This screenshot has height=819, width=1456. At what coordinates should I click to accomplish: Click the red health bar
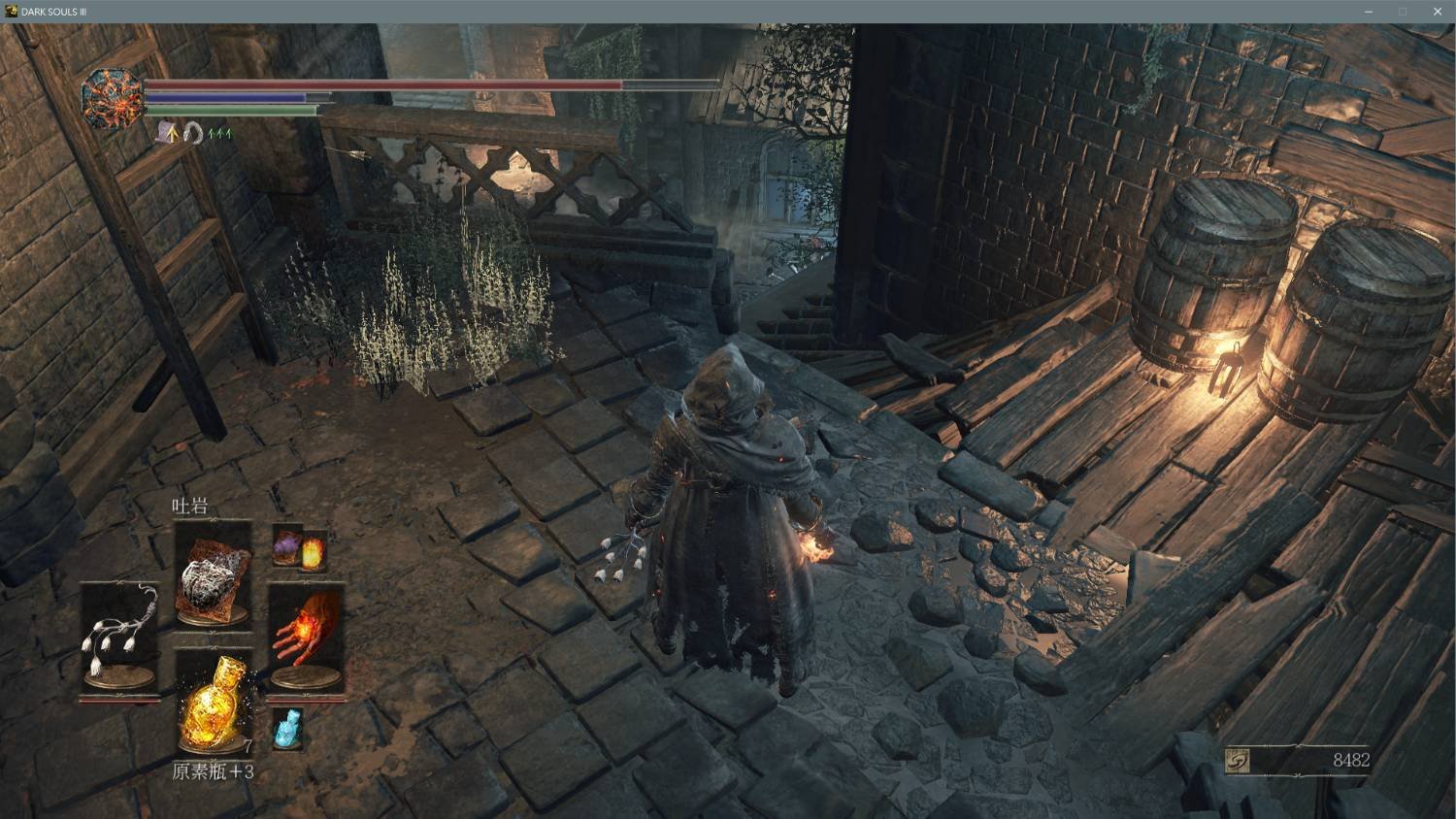(x=388, y=85)
